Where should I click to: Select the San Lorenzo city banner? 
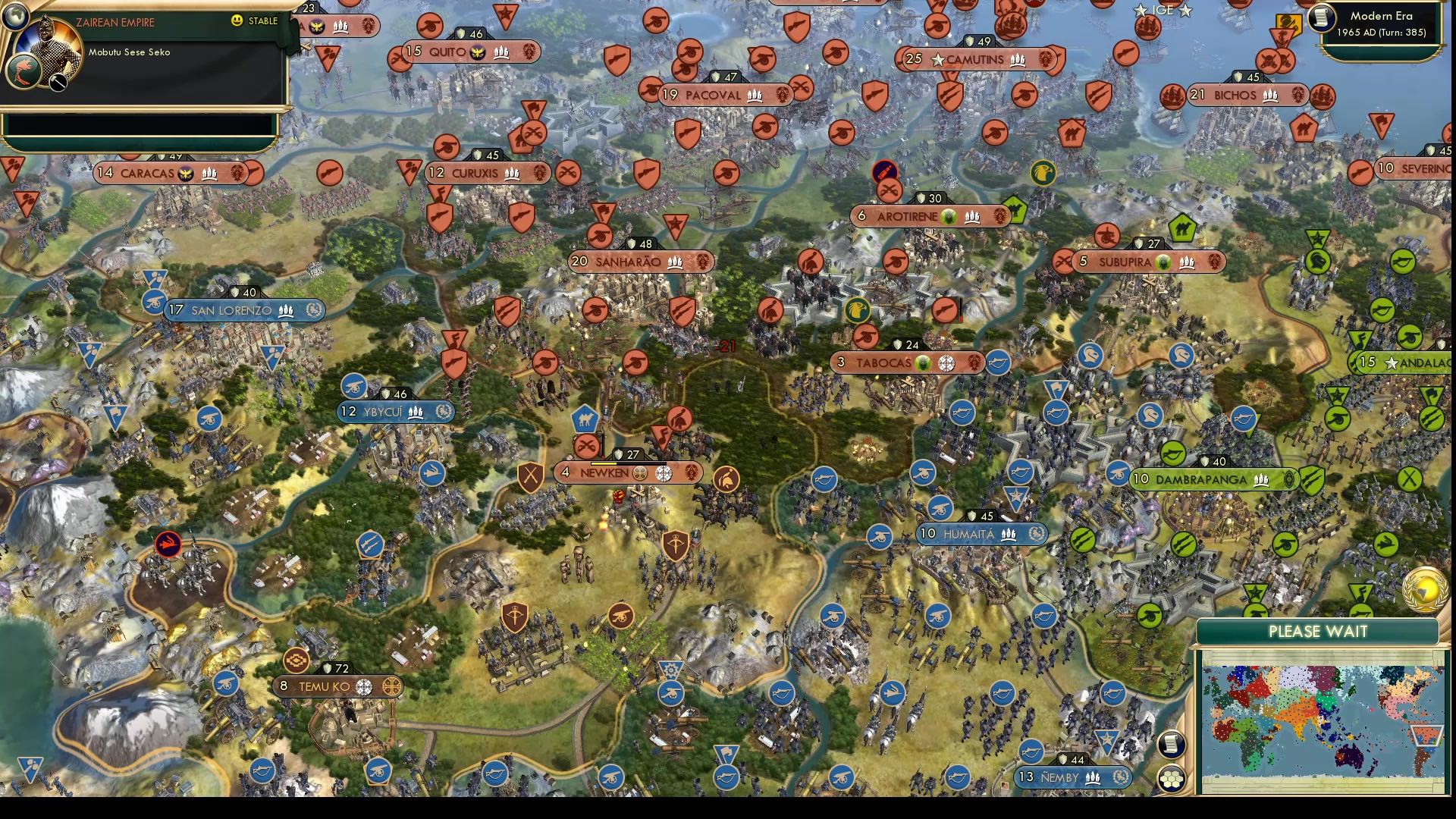232,310
